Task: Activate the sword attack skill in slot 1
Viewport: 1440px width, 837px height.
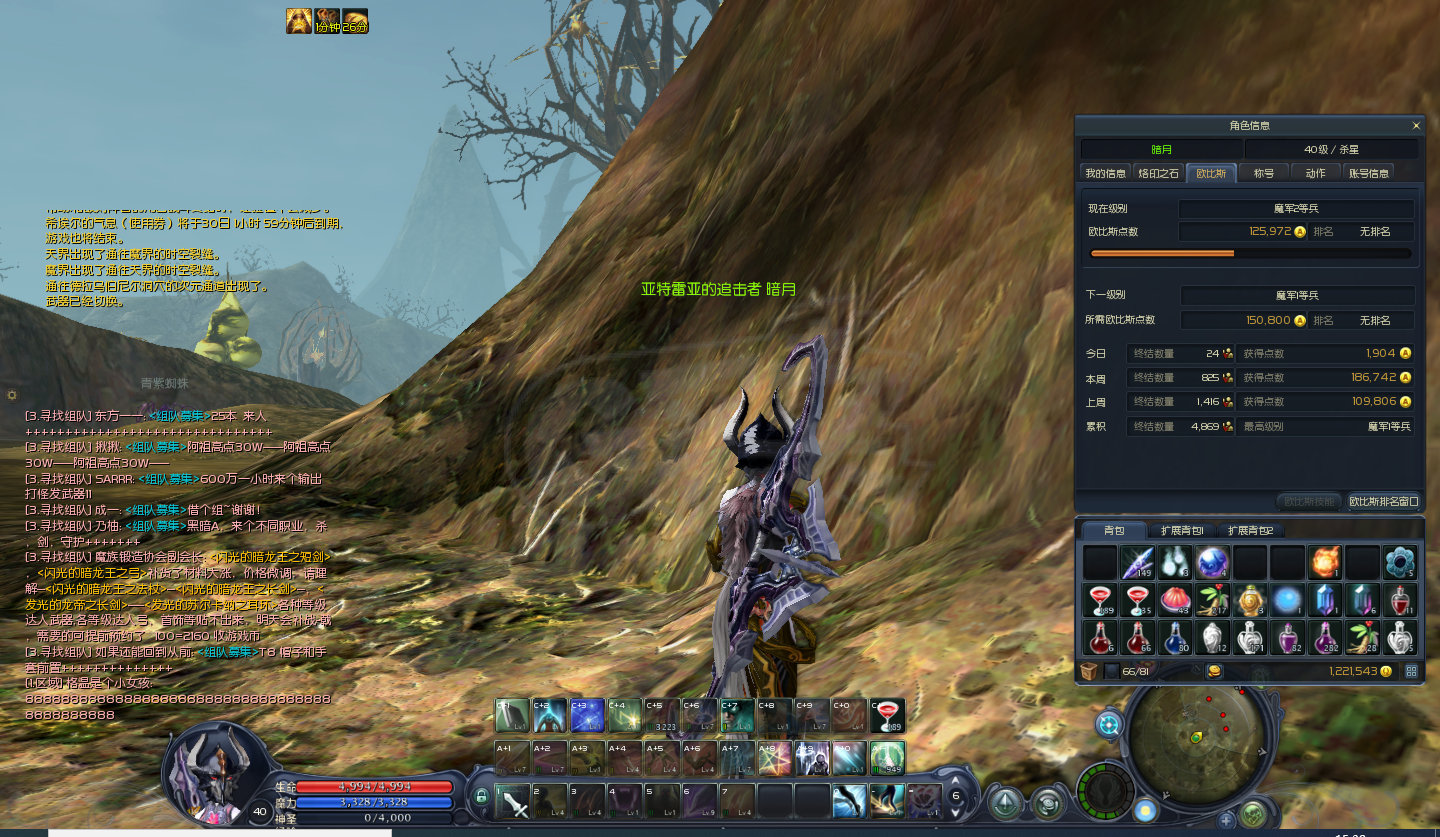Action: 513,801
